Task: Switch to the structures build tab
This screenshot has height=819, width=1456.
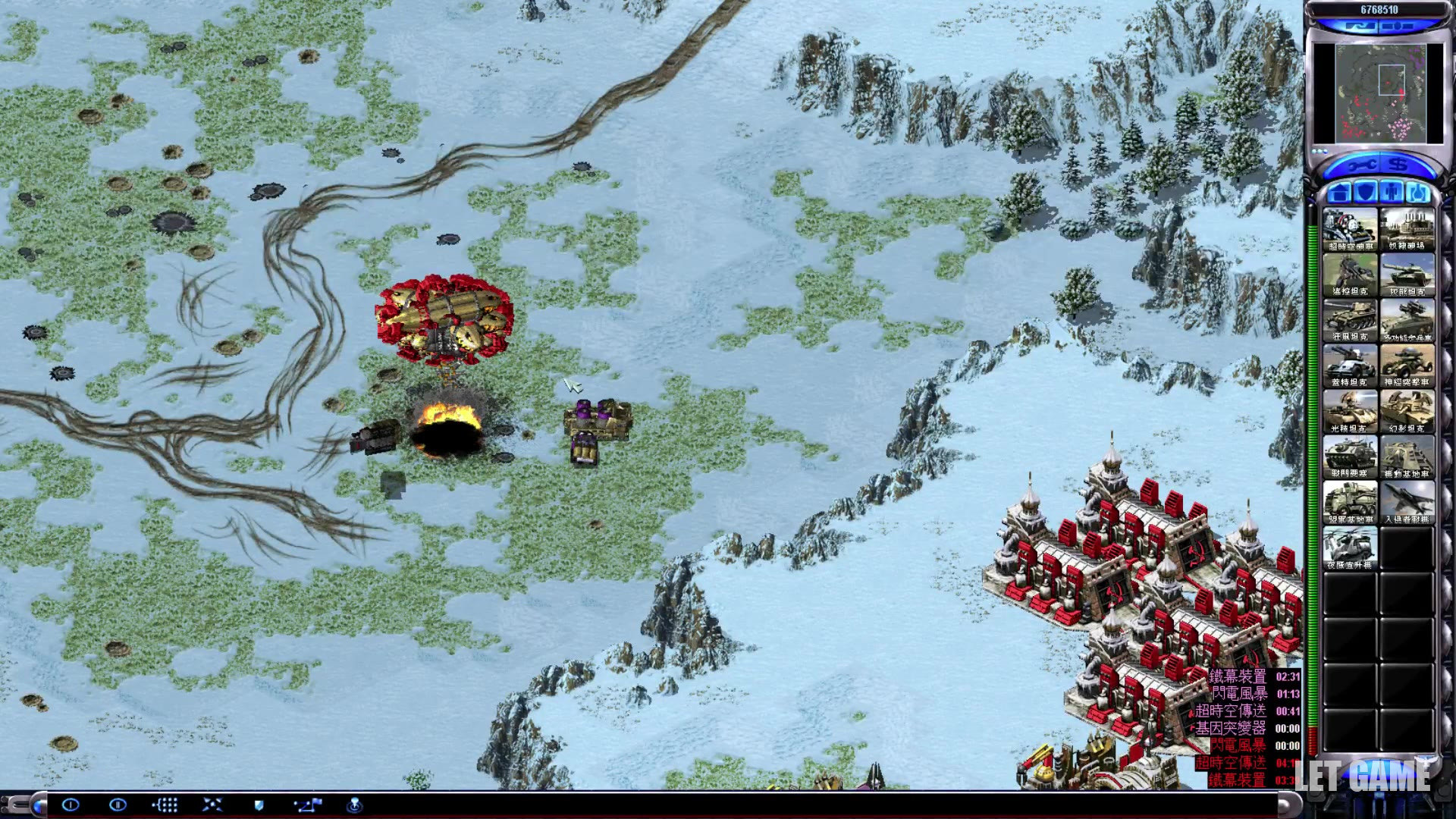Action: coord(1340,193)
